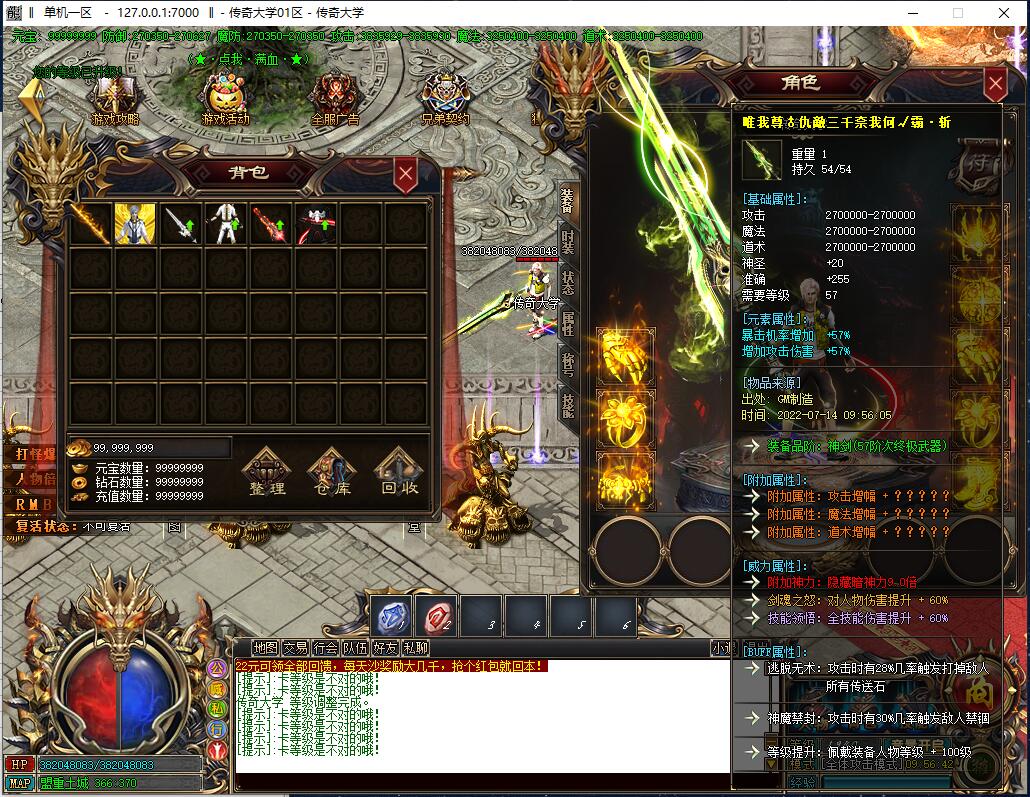Select the golden-winged costume item in bag

(x=135, y=224)
